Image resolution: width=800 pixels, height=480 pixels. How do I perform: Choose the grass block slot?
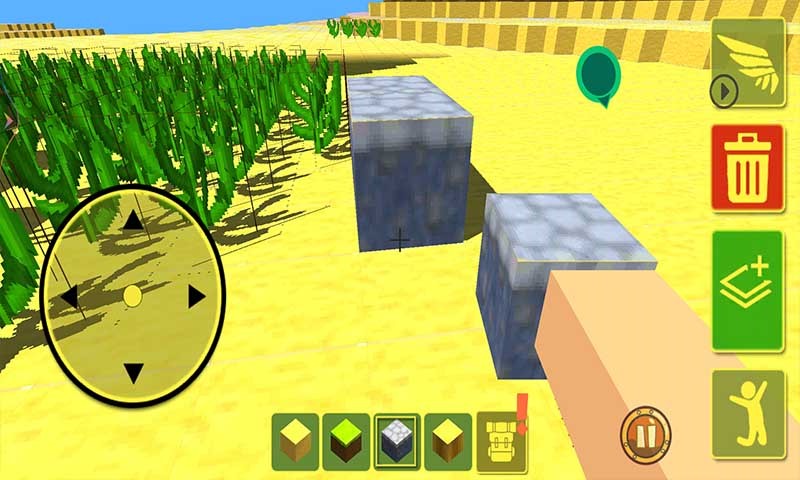point(346,440)
